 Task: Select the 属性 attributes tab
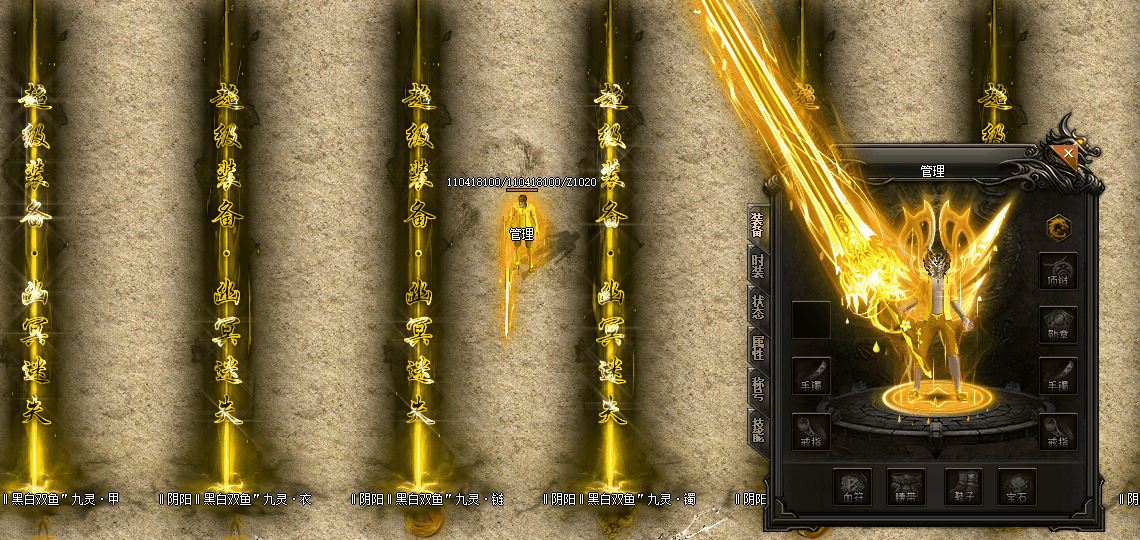tap(757, 347)
